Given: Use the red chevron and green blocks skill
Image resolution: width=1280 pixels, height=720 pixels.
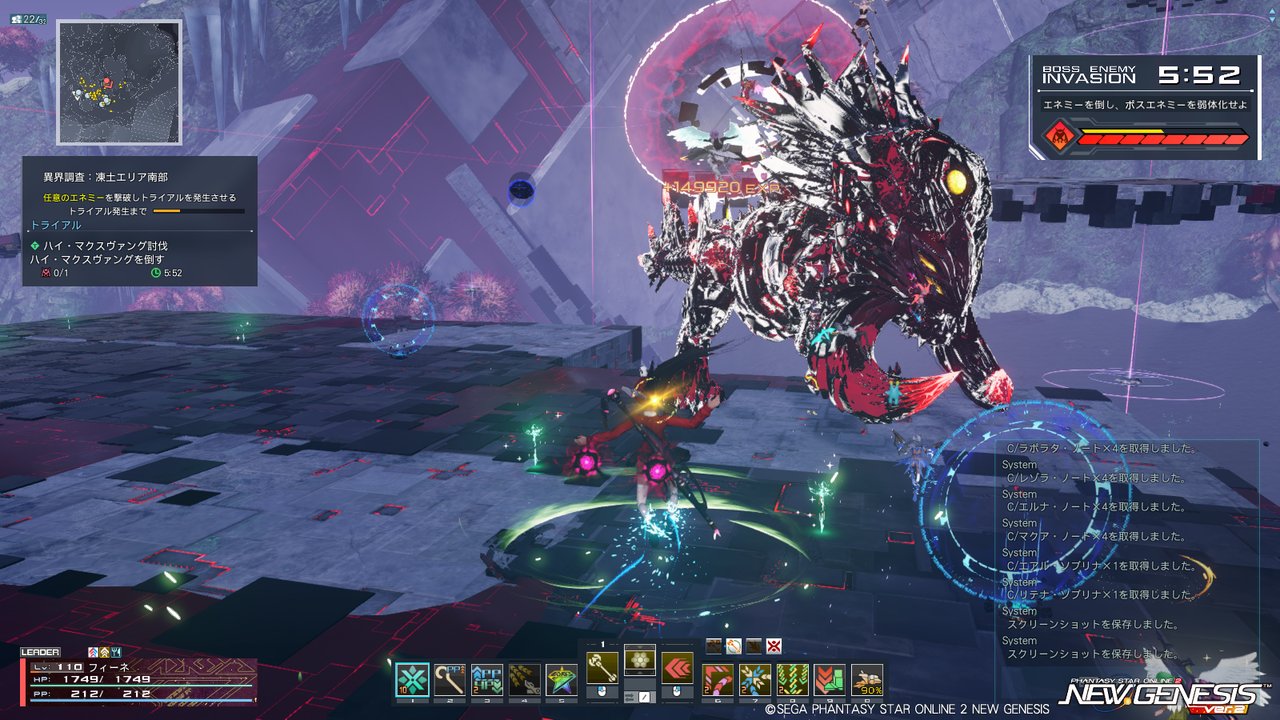Looking at the screenshot, I should pos(829,680).
